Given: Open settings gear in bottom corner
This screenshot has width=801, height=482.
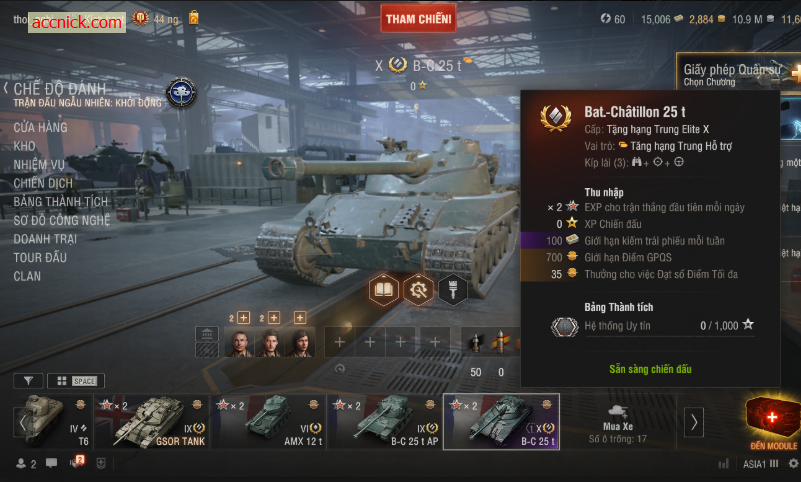Looking at the screenshot, I should pos(792,464).
